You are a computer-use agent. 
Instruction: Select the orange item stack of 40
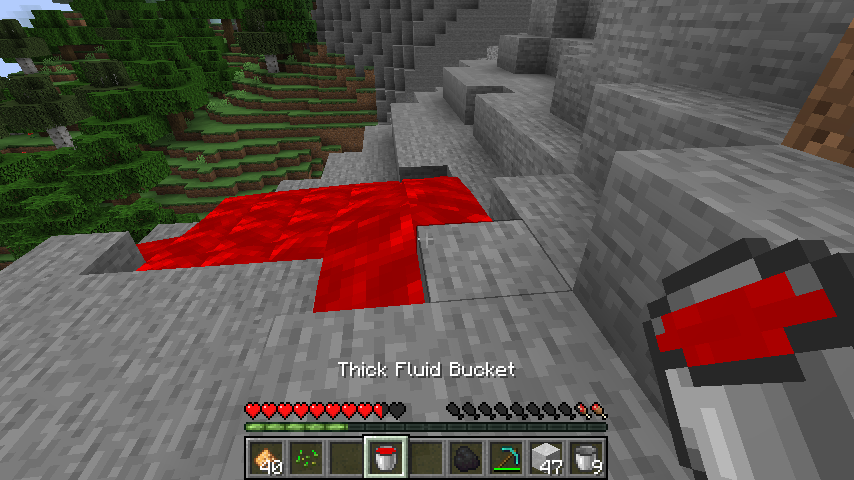(x=266, y=458)
